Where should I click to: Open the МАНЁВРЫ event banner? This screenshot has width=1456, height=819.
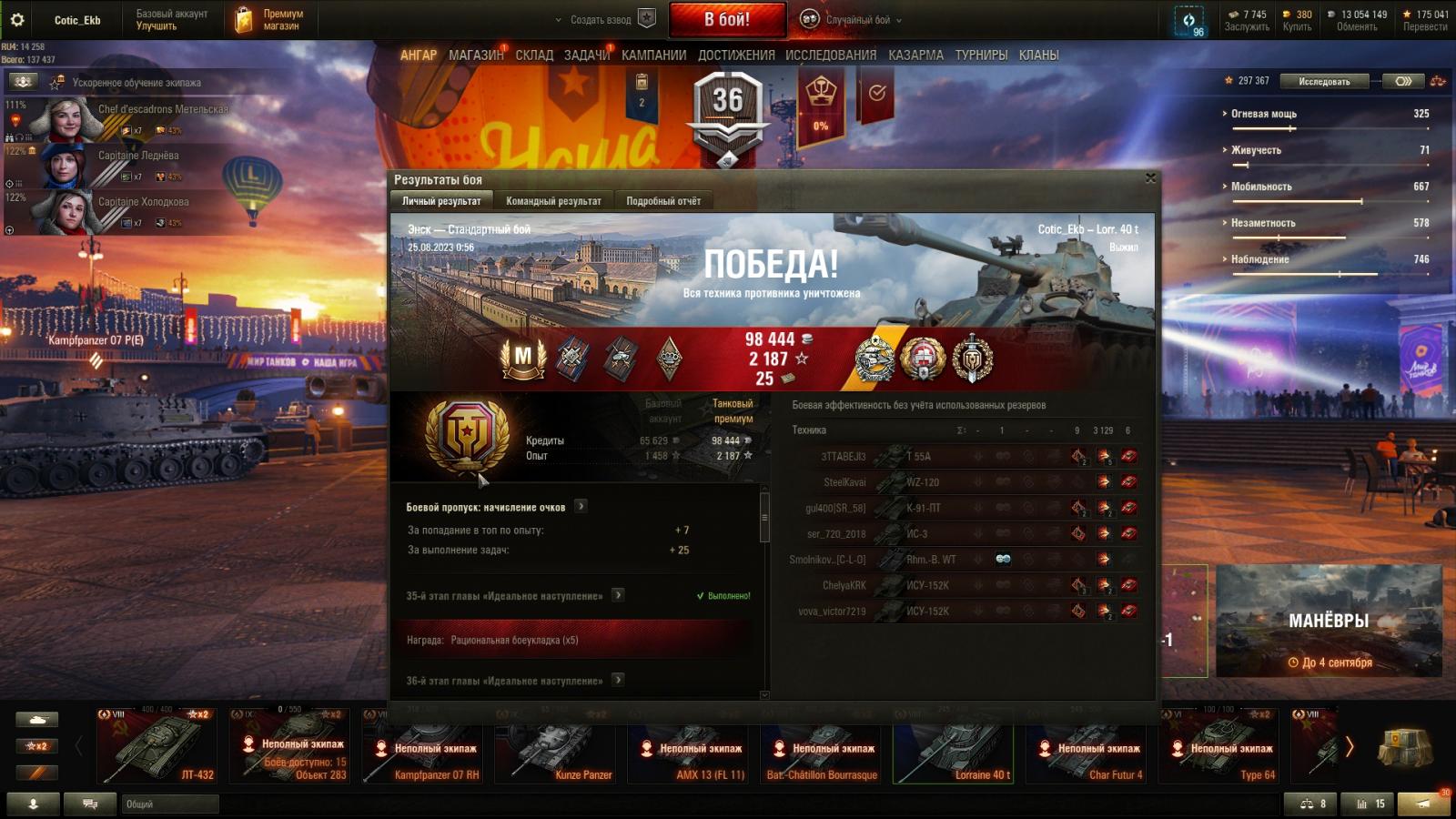[x=1329, y=622]
